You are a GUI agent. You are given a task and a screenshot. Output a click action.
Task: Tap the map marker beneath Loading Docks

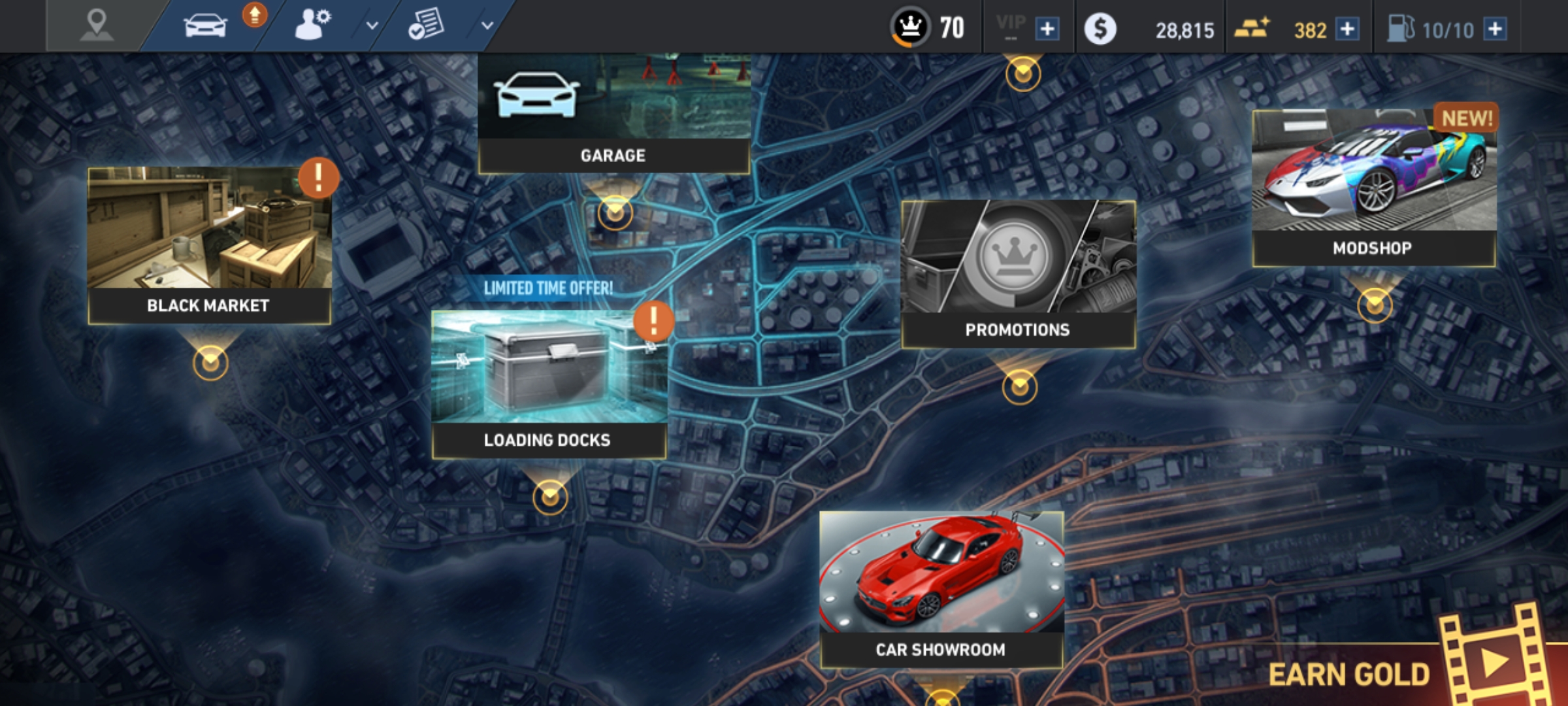[x=550, y=497]
